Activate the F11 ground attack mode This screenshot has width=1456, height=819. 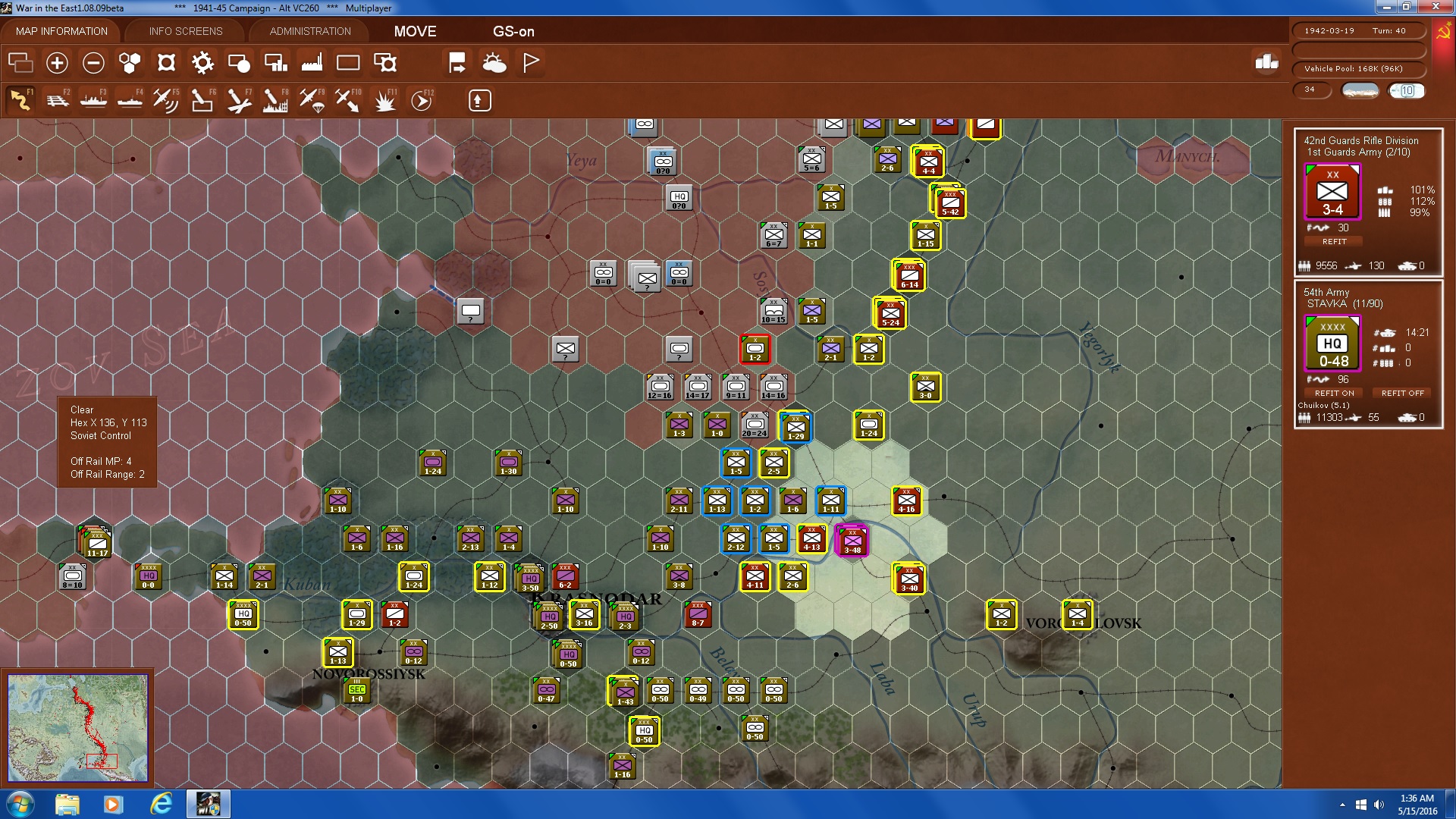pos(384,99)
